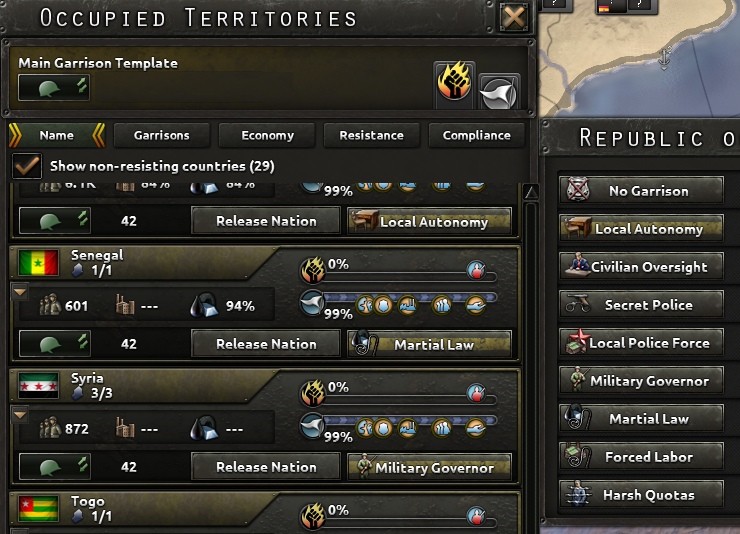Sort territories by Compliance
740x534 pixels.
[x=476, y=135]
